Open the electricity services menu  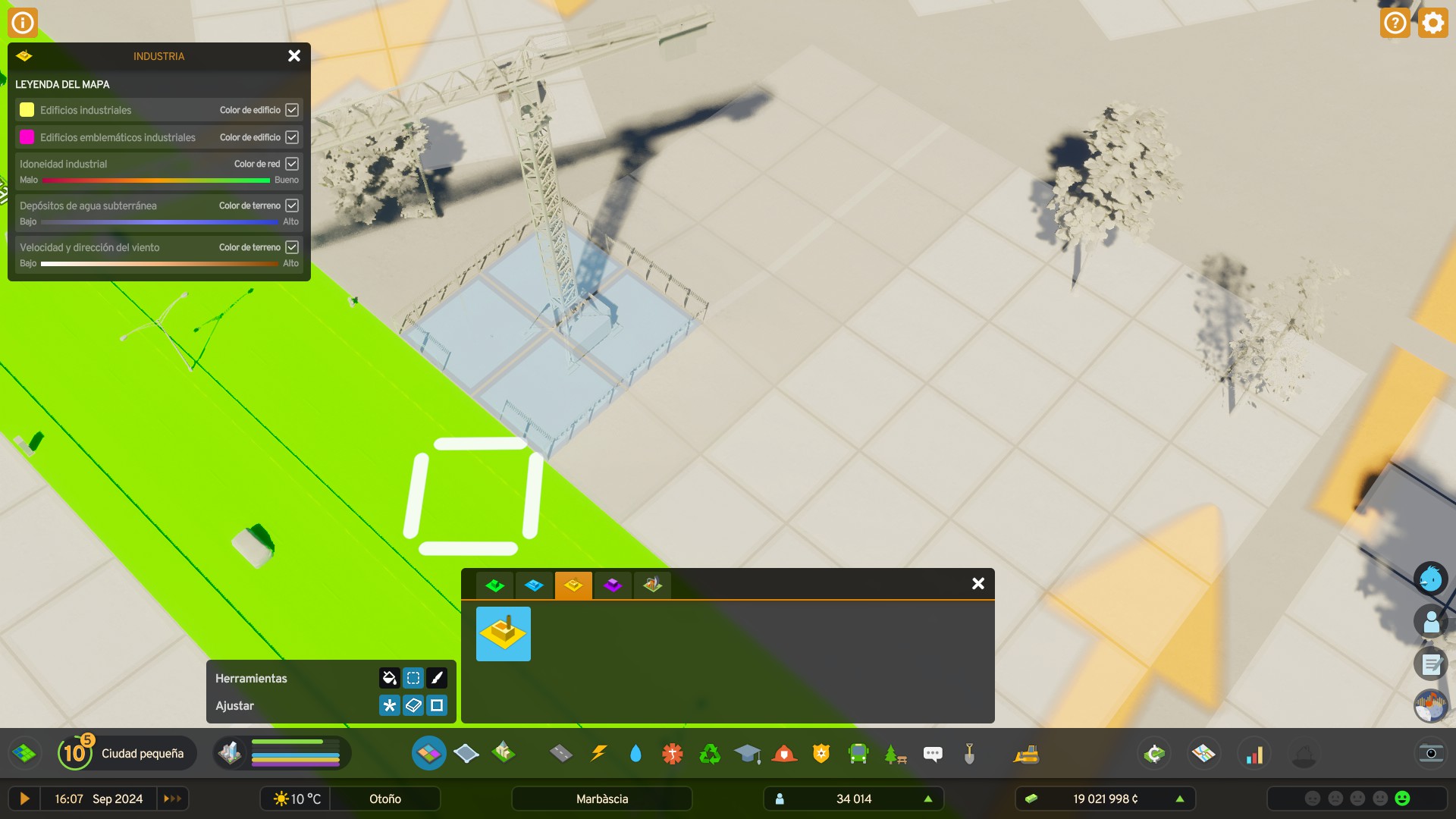pyautogui.click(x=599, y=753)
